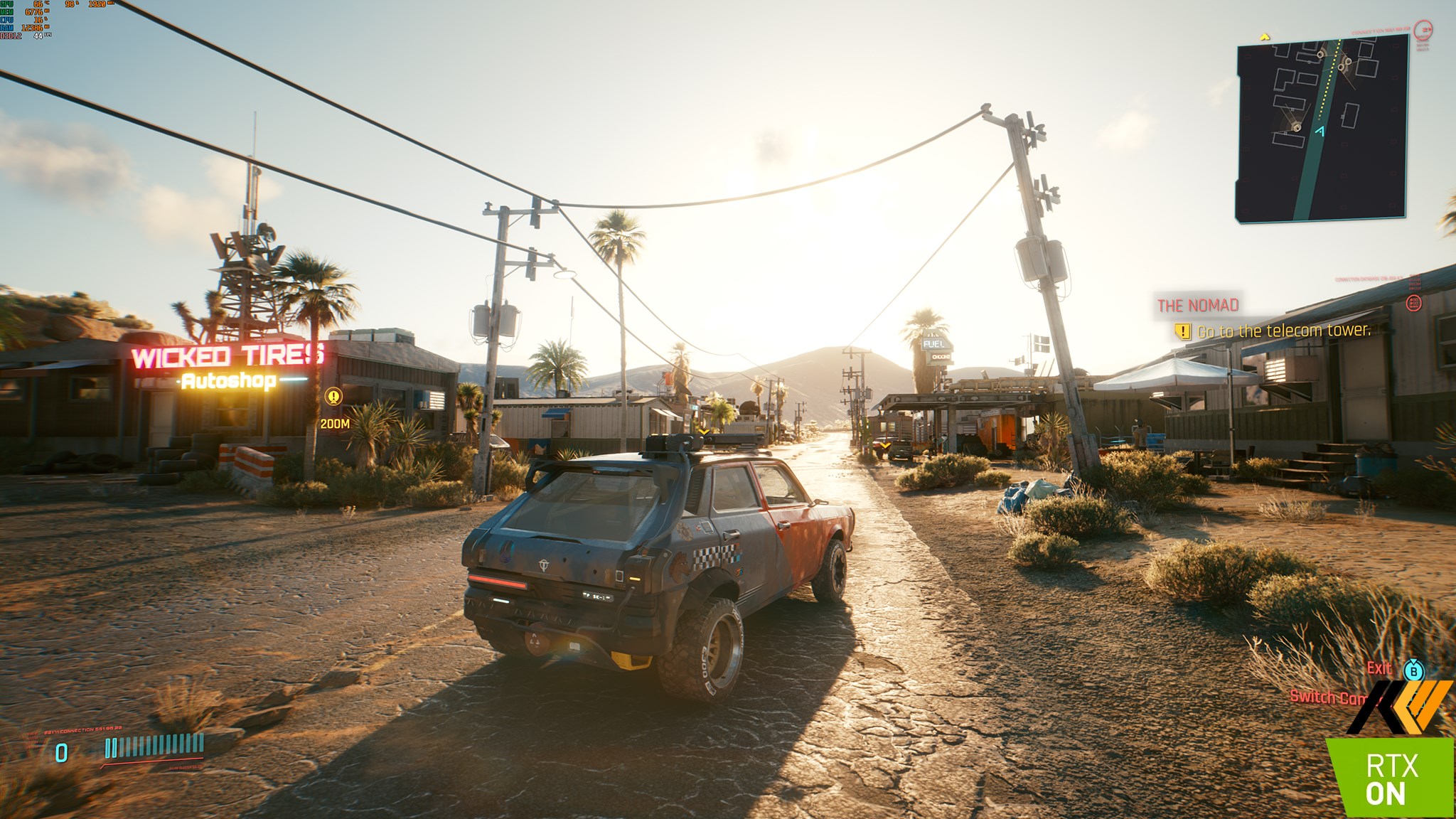Click the telecom tower objective text
This screenshot has width=1456, height=819.
[x=1283, y=331]
